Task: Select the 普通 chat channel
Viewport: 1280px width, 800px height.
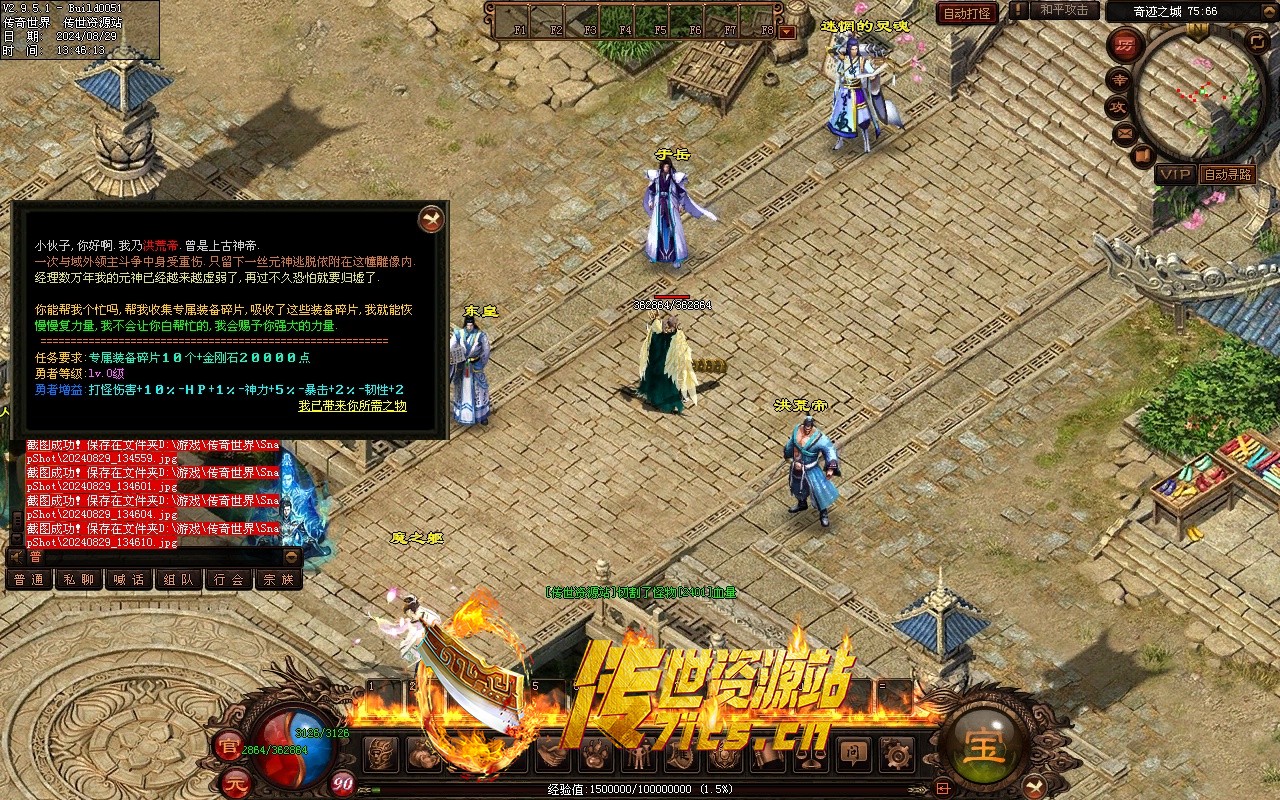Action: (x=29, y=579)
